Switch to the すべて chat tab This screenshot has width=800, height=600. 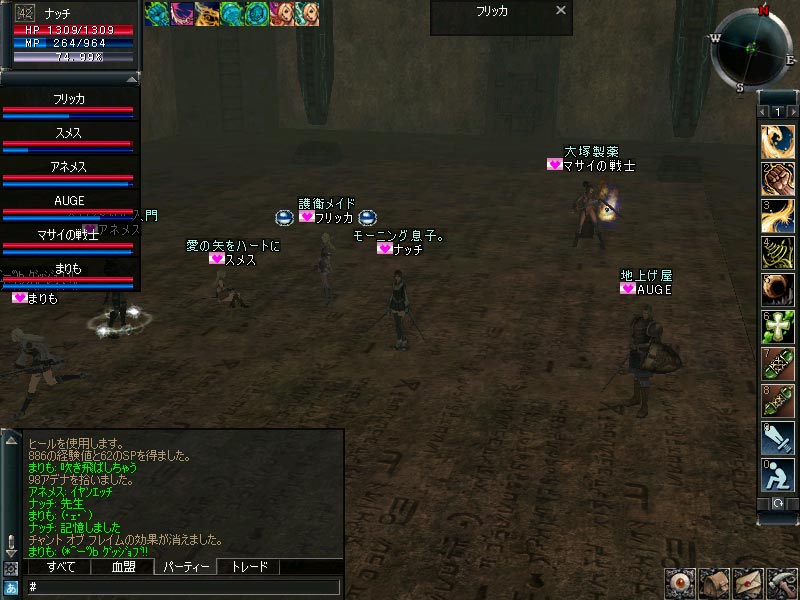pos(60,567)
